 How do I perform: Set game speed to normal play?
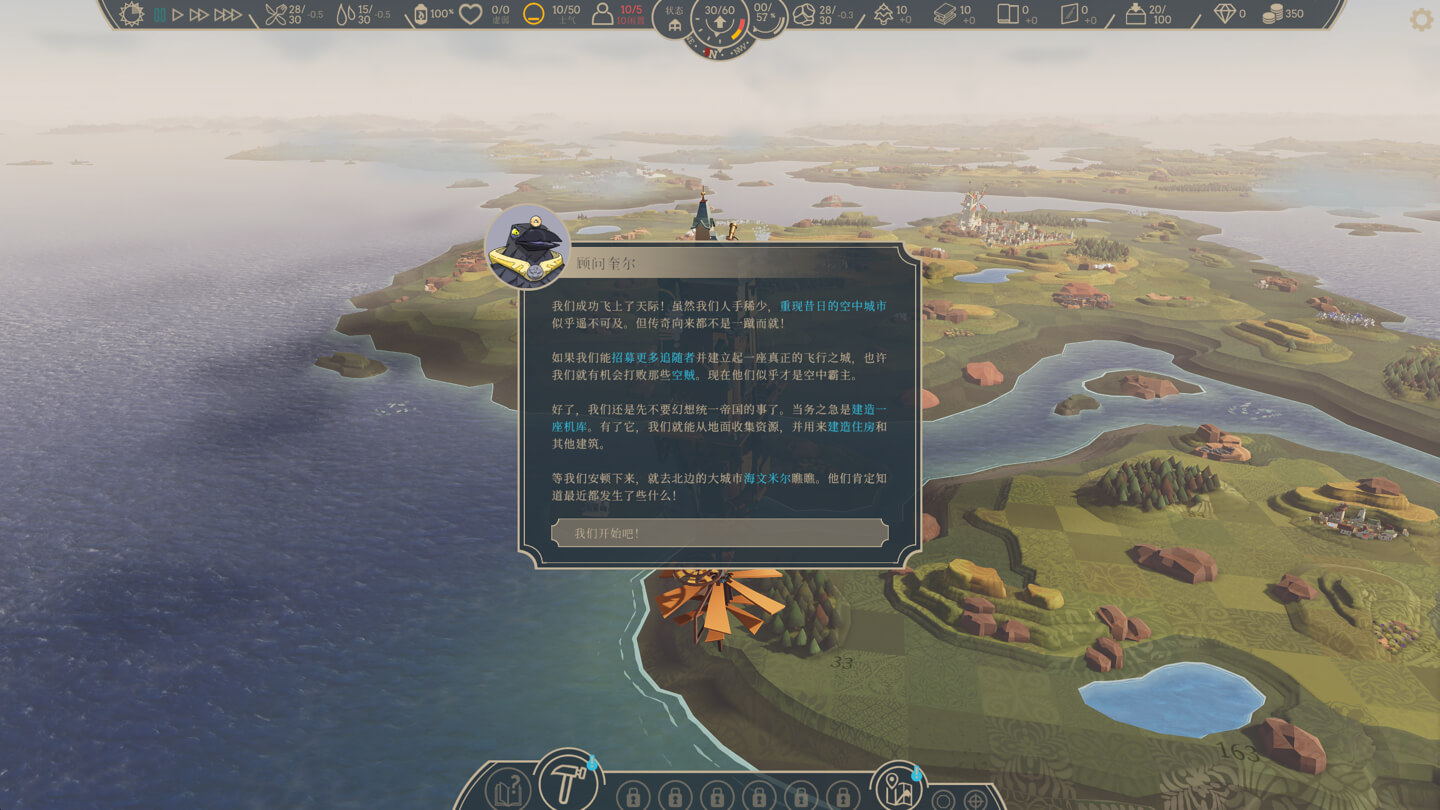pos(178,15)
